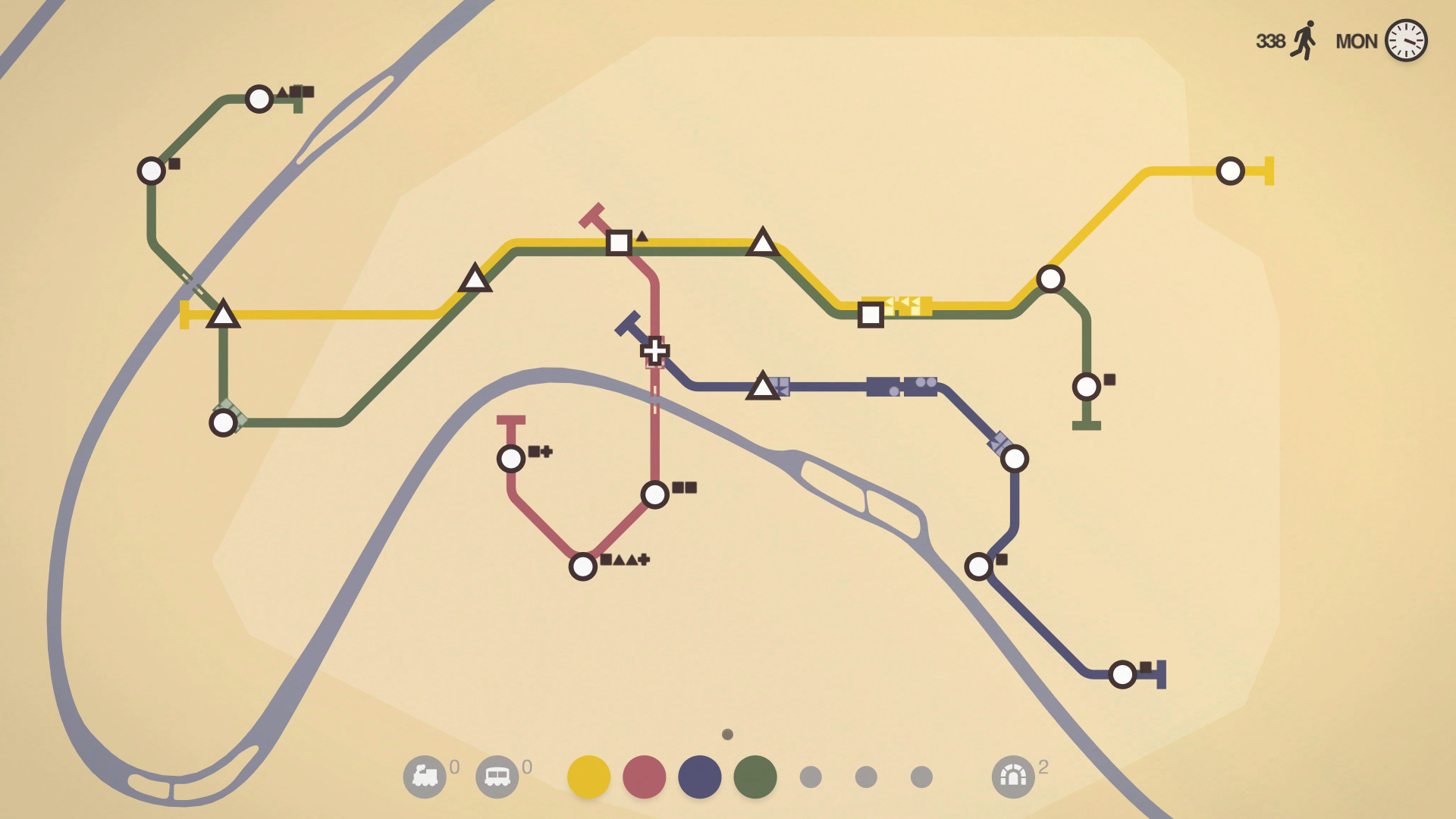The height and width of the screenshot is (819, 1456).
Task: Click the clock speed control top right
Action: 1407,42
